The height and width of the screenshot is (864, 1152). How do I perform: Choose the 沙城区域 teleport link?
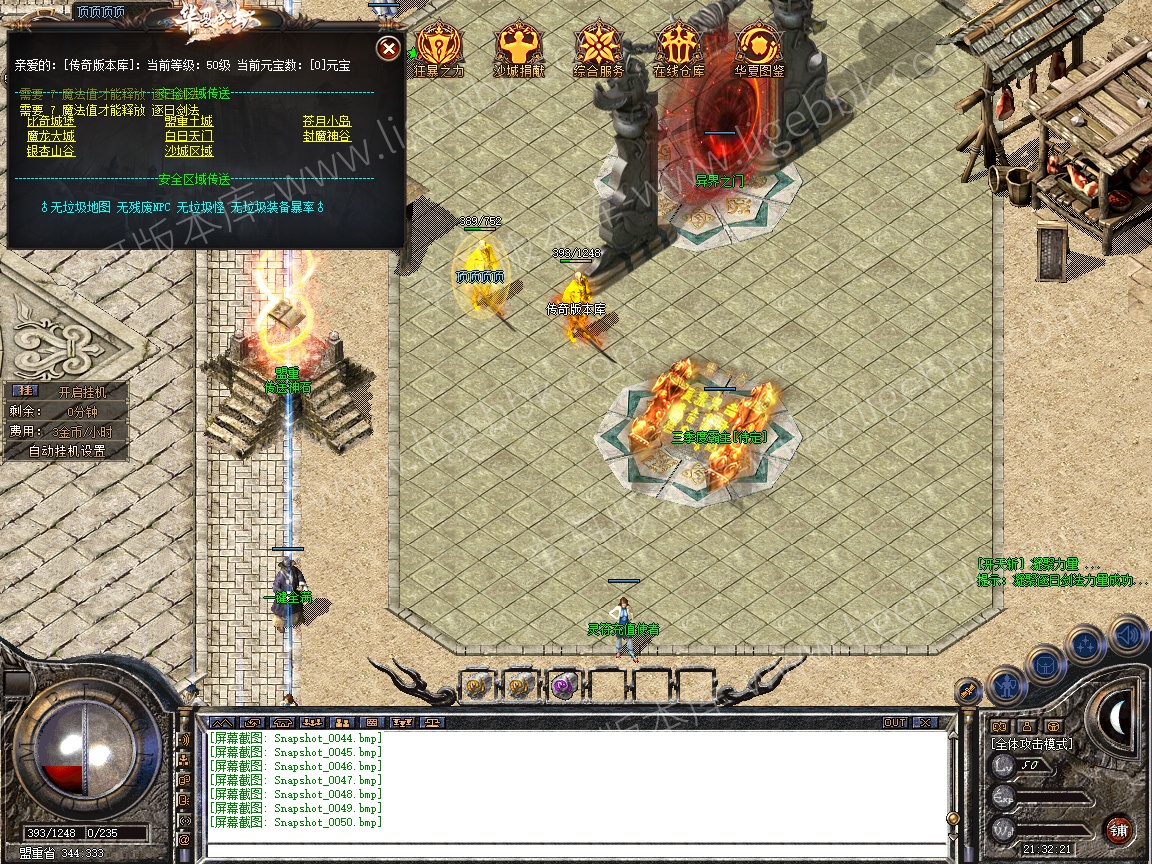[x=189, y=151]
